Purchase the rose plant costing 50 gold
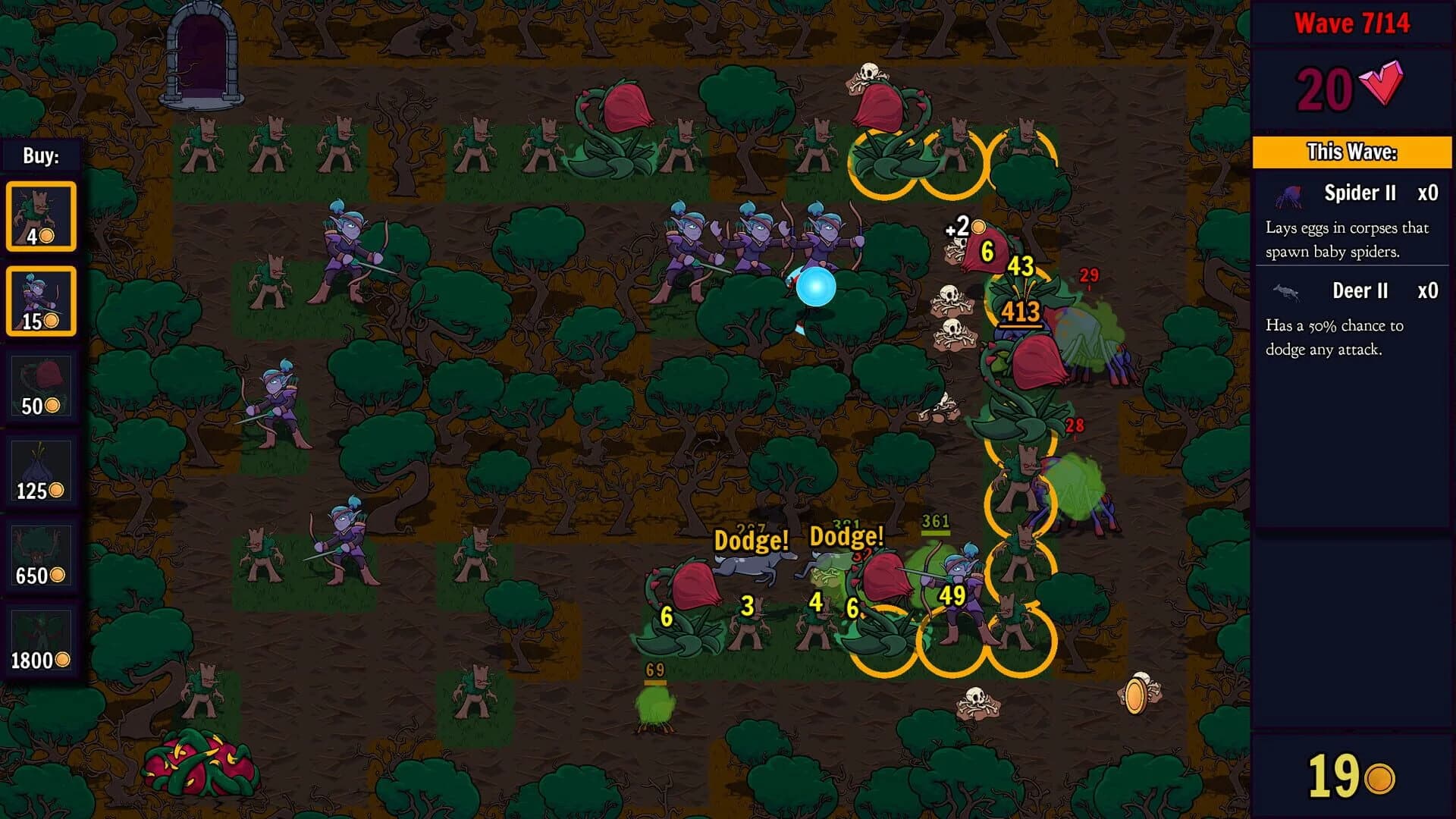 click(x=42, y=387)
